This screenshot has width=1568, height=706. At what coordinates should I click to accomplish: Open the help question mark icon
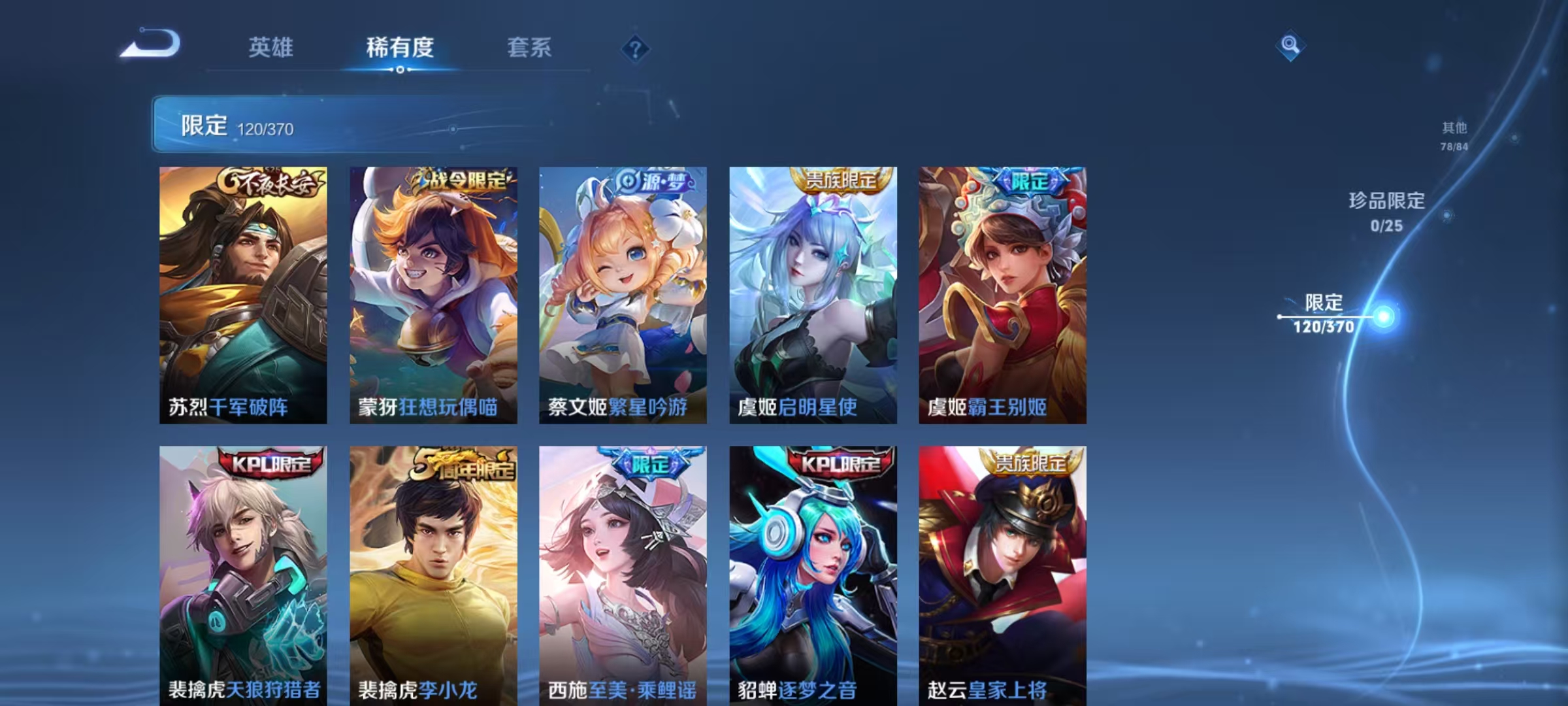(x=636, y=48)
